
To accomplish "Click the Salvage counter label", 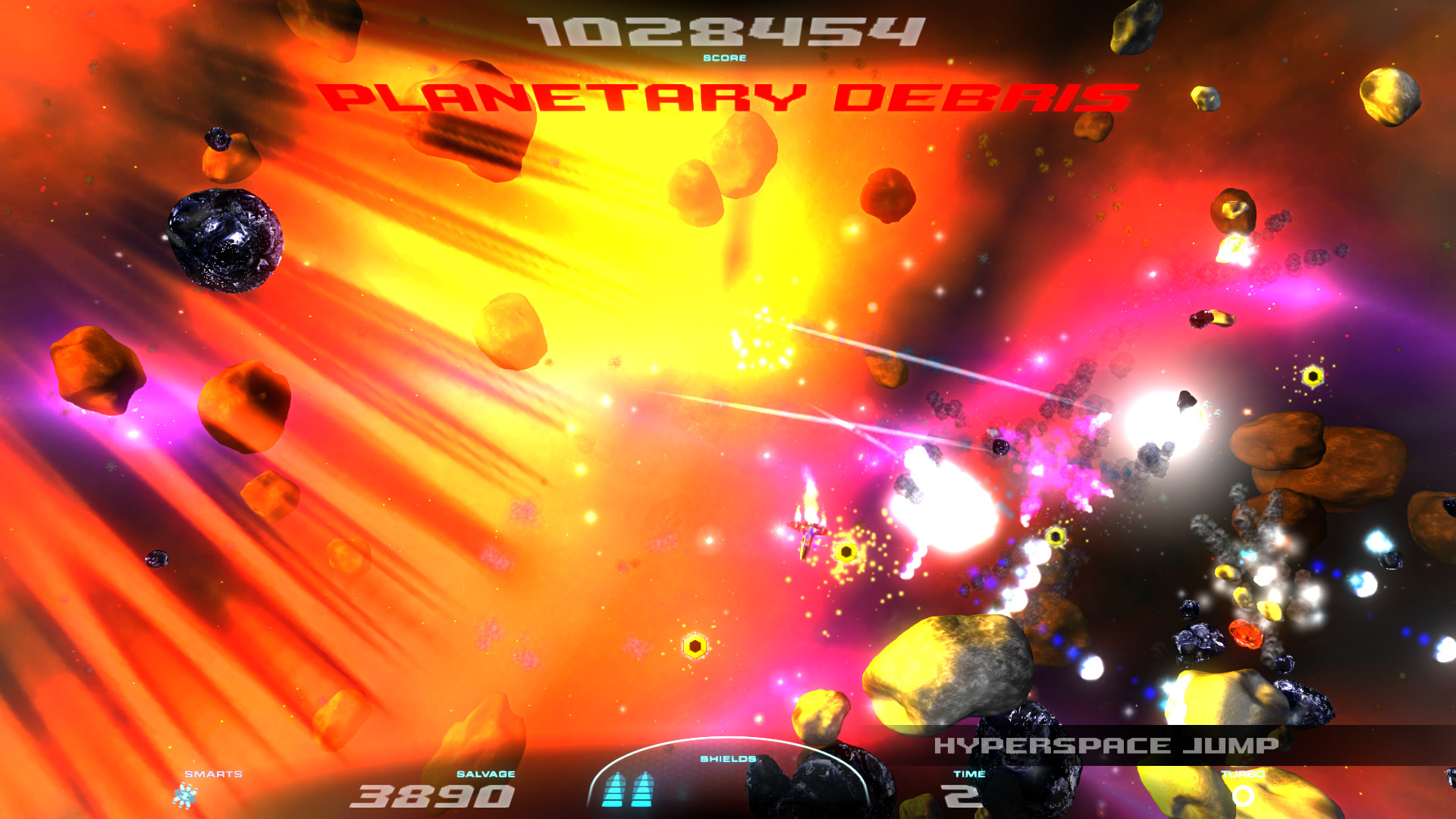I will [485, 775].
